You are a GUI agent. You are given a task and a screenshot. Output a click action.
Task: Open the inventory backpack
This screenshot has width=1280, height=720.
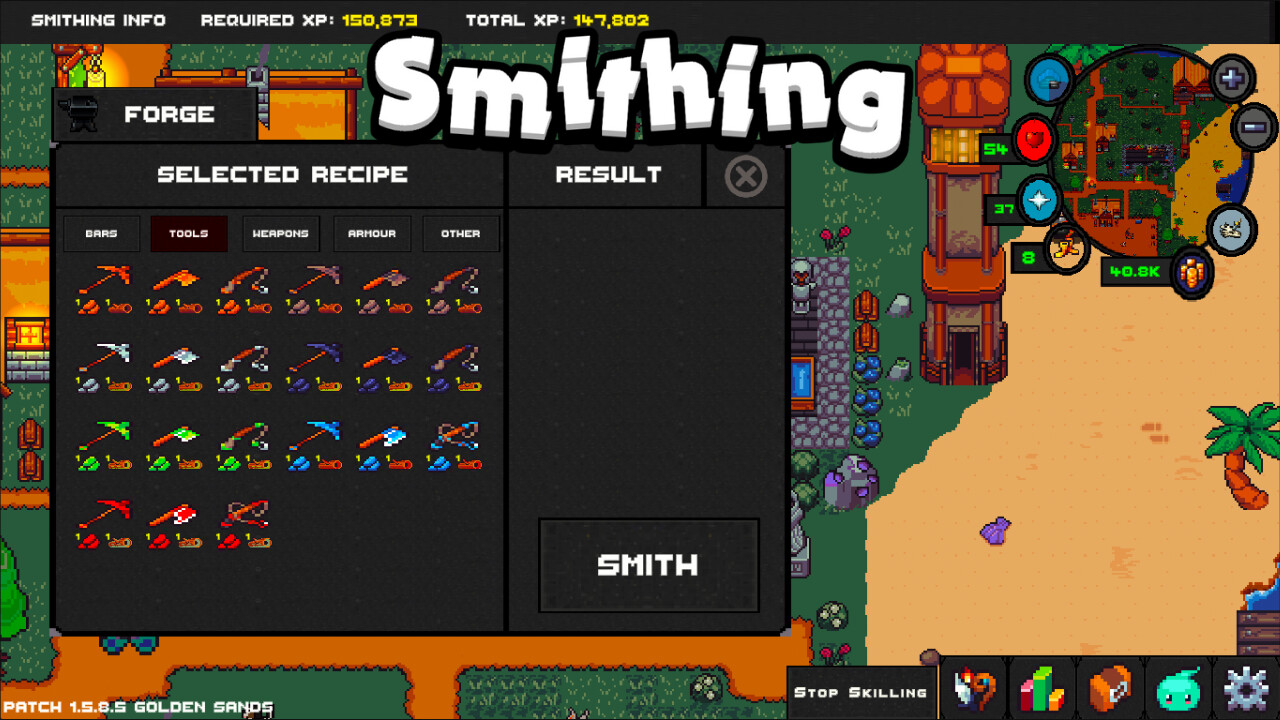(x=1110, y=688)
